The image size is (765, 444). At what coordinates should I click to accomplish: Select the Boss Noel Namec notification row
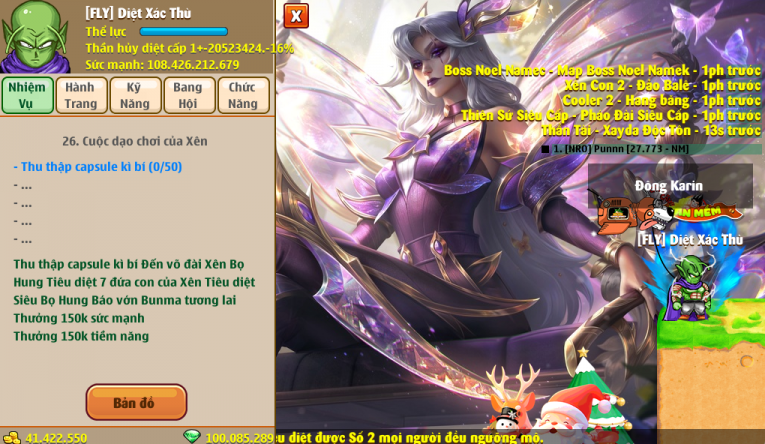(x=602, y=70)
